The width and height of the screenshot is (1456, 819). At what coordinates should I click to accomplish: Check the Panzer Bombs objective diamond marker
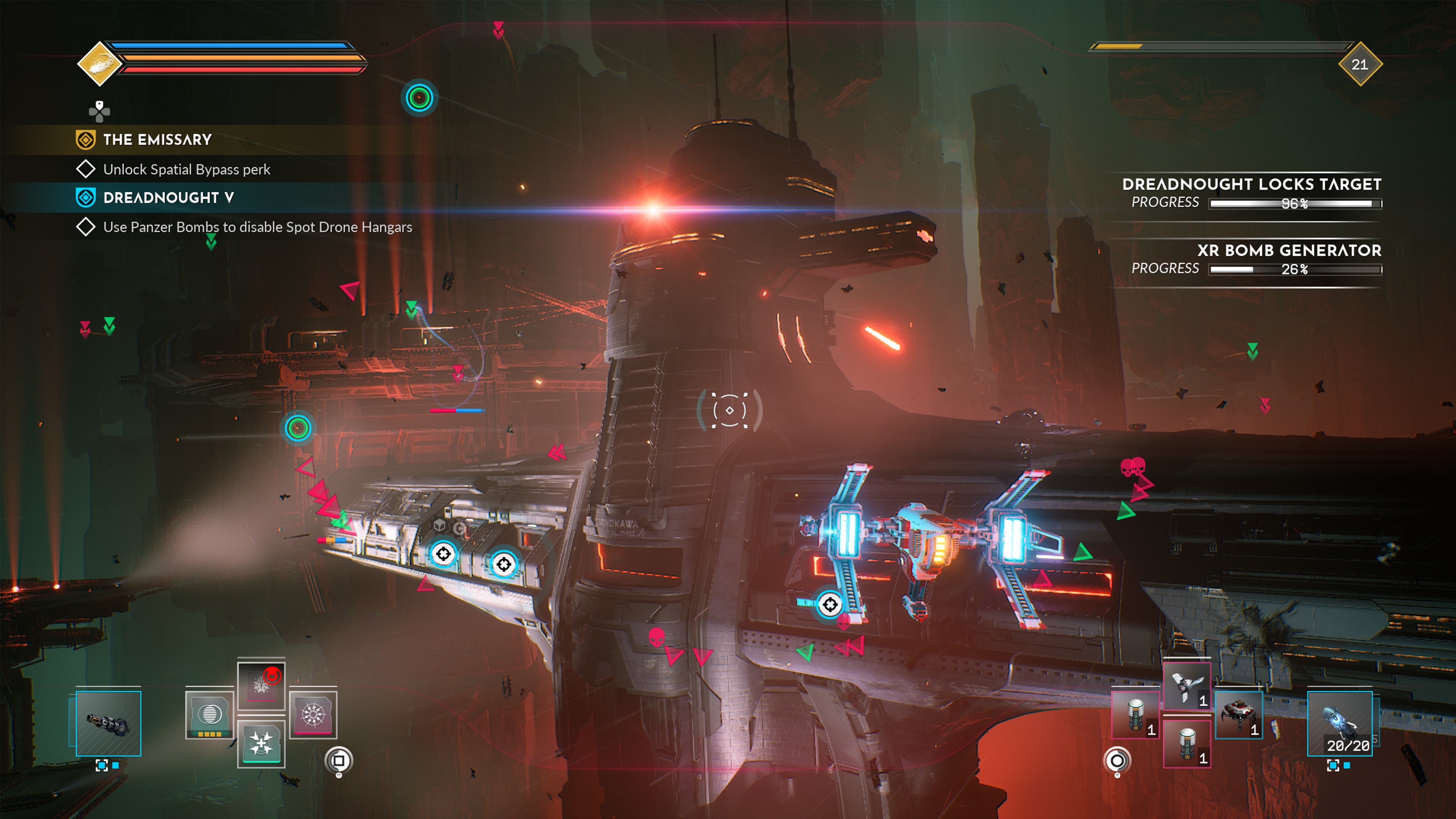pos(86,227)
